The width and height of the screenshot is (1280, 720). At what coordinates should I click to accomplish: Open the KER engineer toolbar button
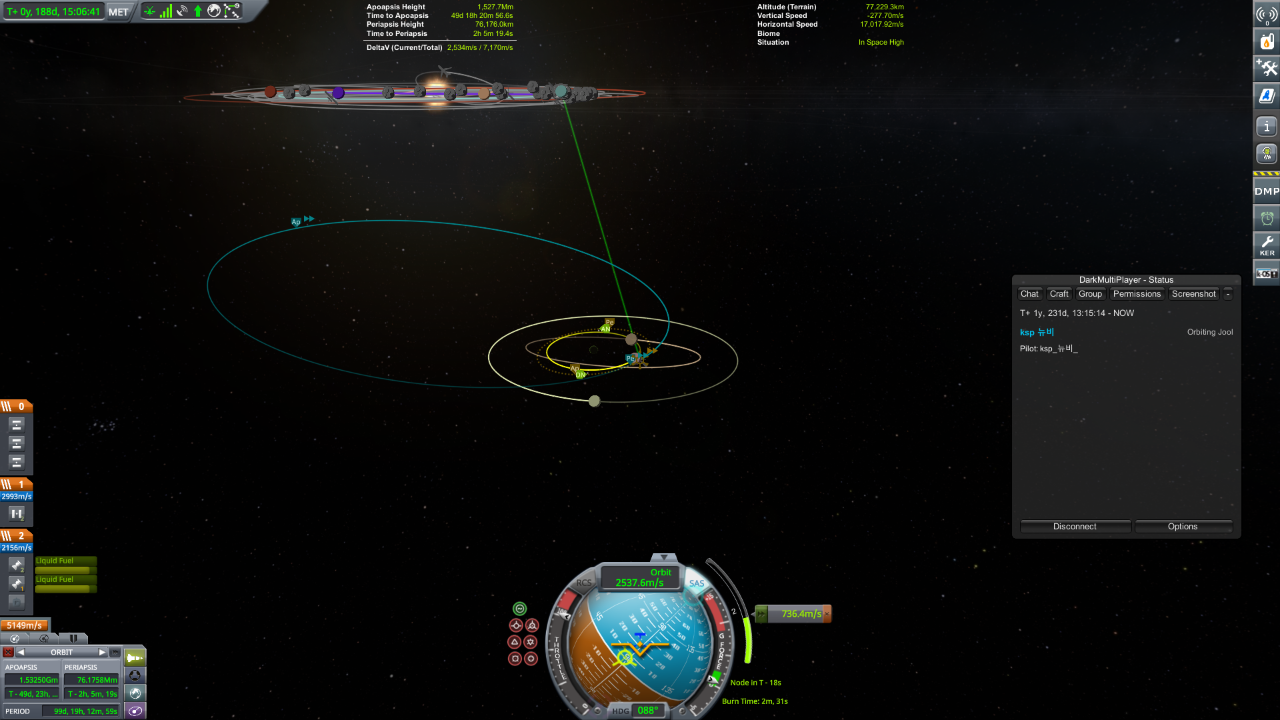[1266, 244]
